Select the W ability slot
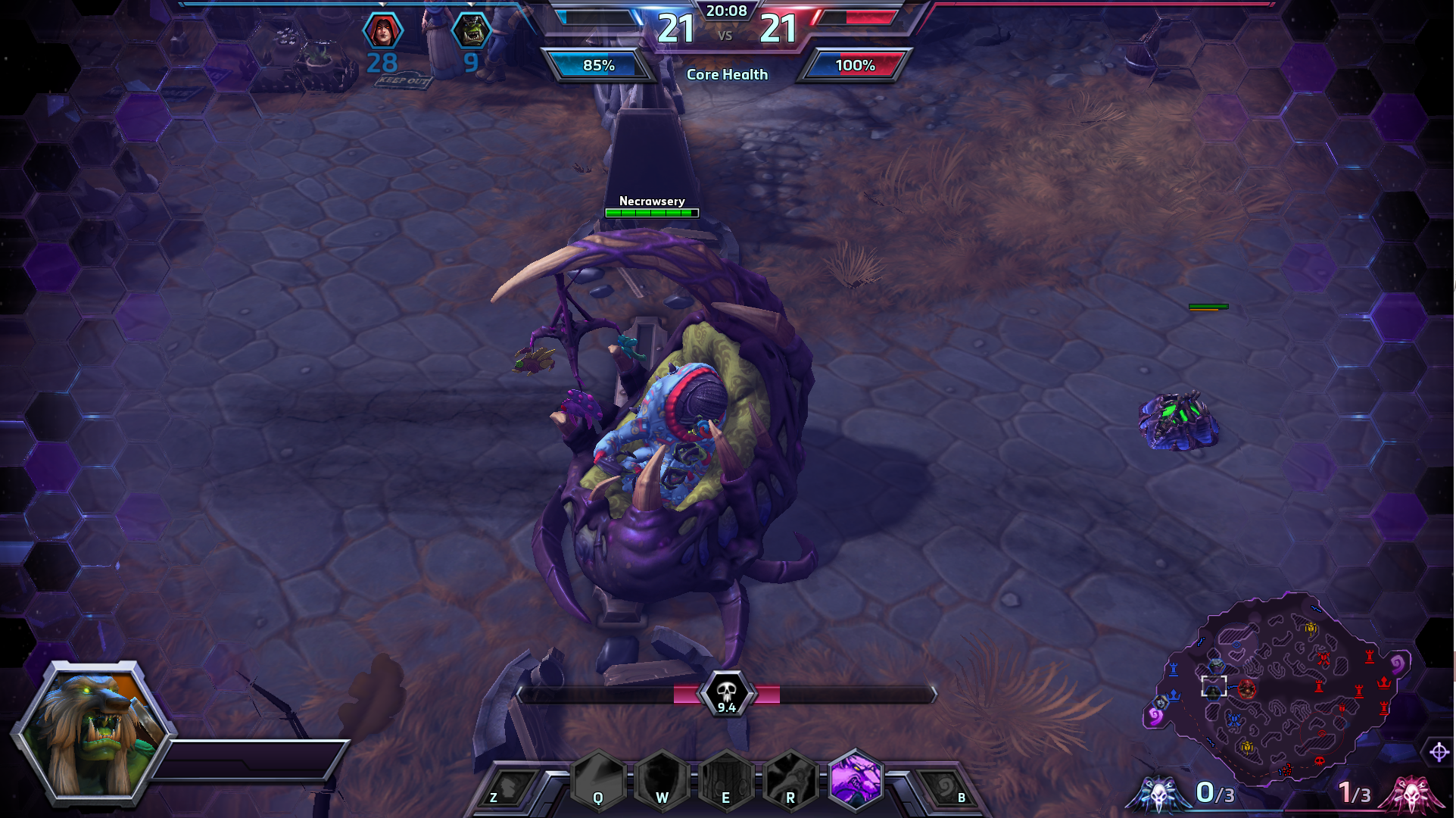This screenshot has height=818, width=1456. pyautogui.click(x=662, y=782)
